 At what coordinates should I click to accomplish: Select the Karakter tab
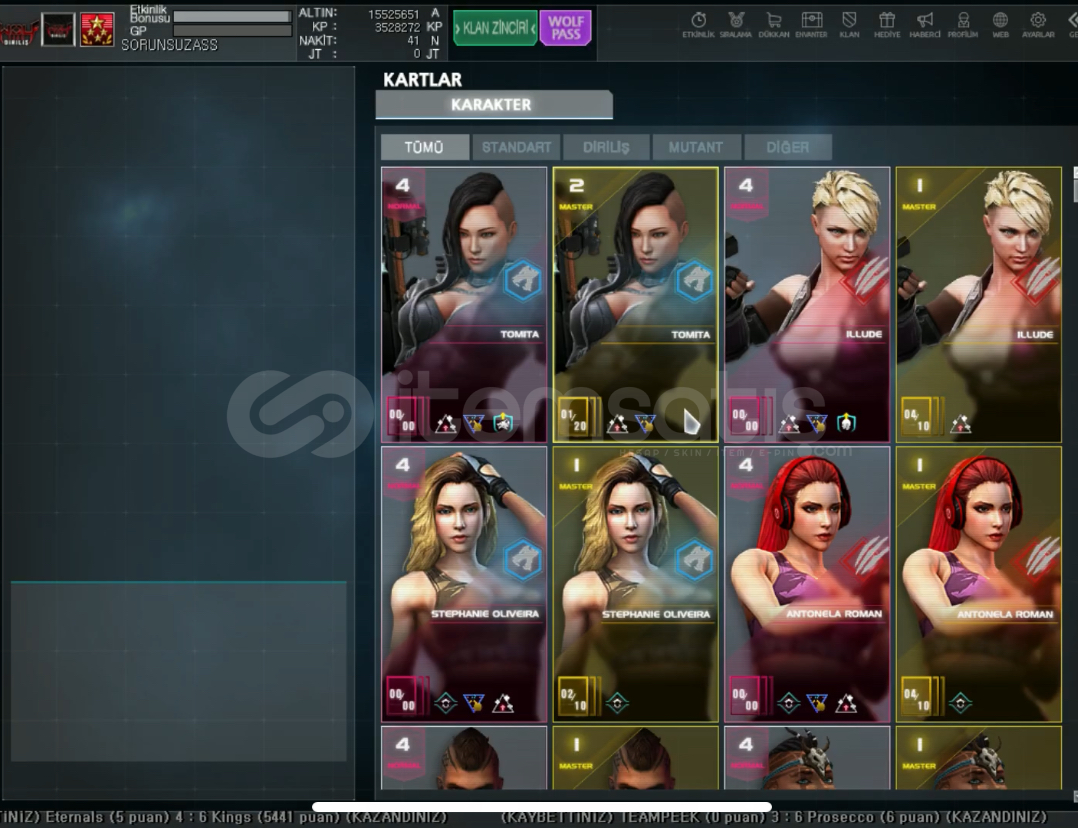493,105
